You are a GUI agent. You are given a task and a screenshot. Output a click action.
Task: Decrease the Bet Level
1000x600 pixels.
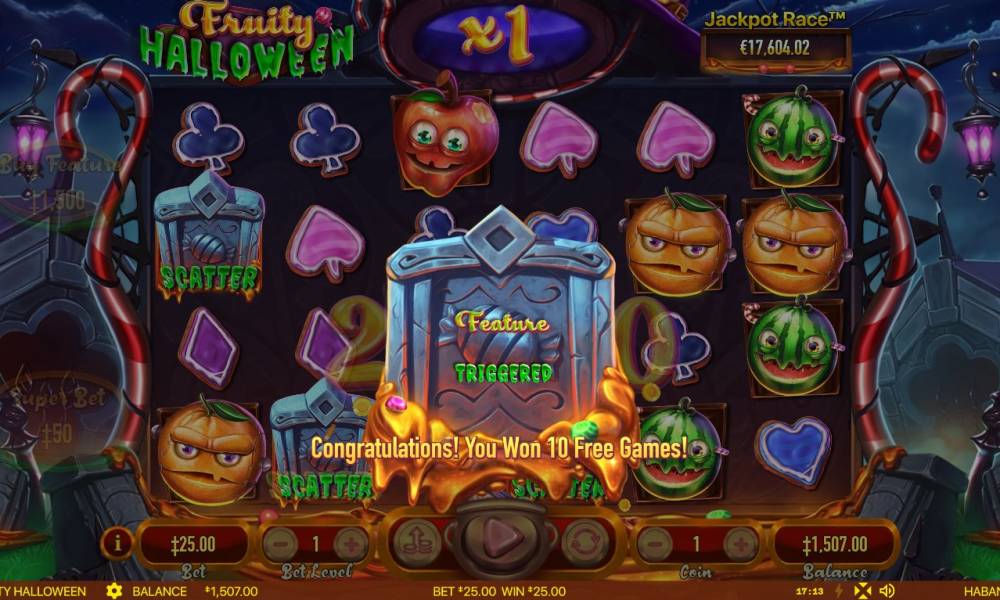(x=278, y=544)
